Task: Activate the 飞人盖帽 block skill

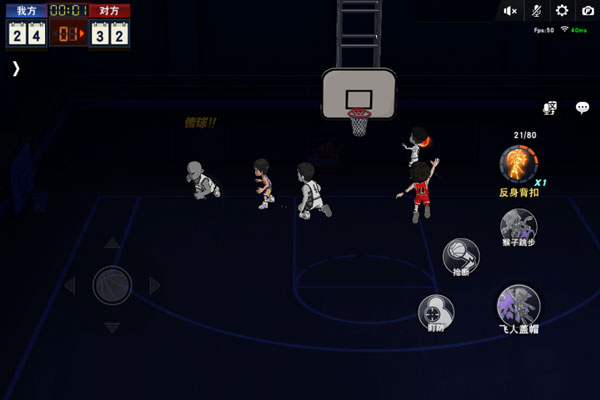Action: pyautogui.click(x=518, y=305)
